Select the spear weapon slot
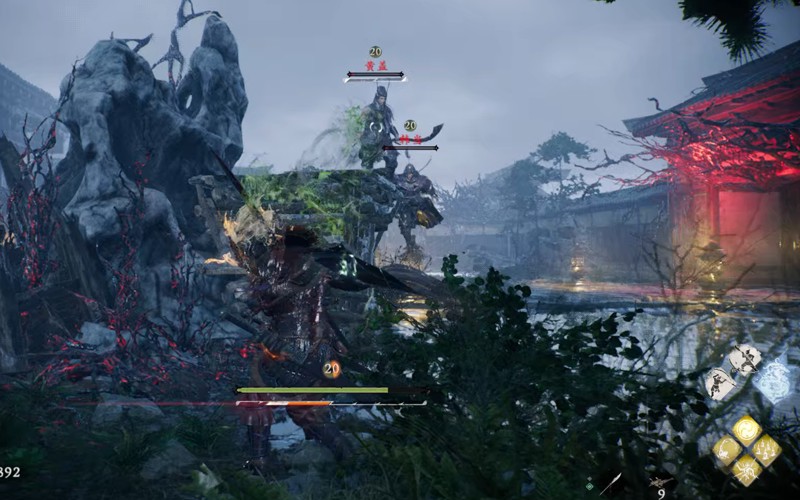The width and height of the screenshot is (800, 500). click(x=608, y=483)
